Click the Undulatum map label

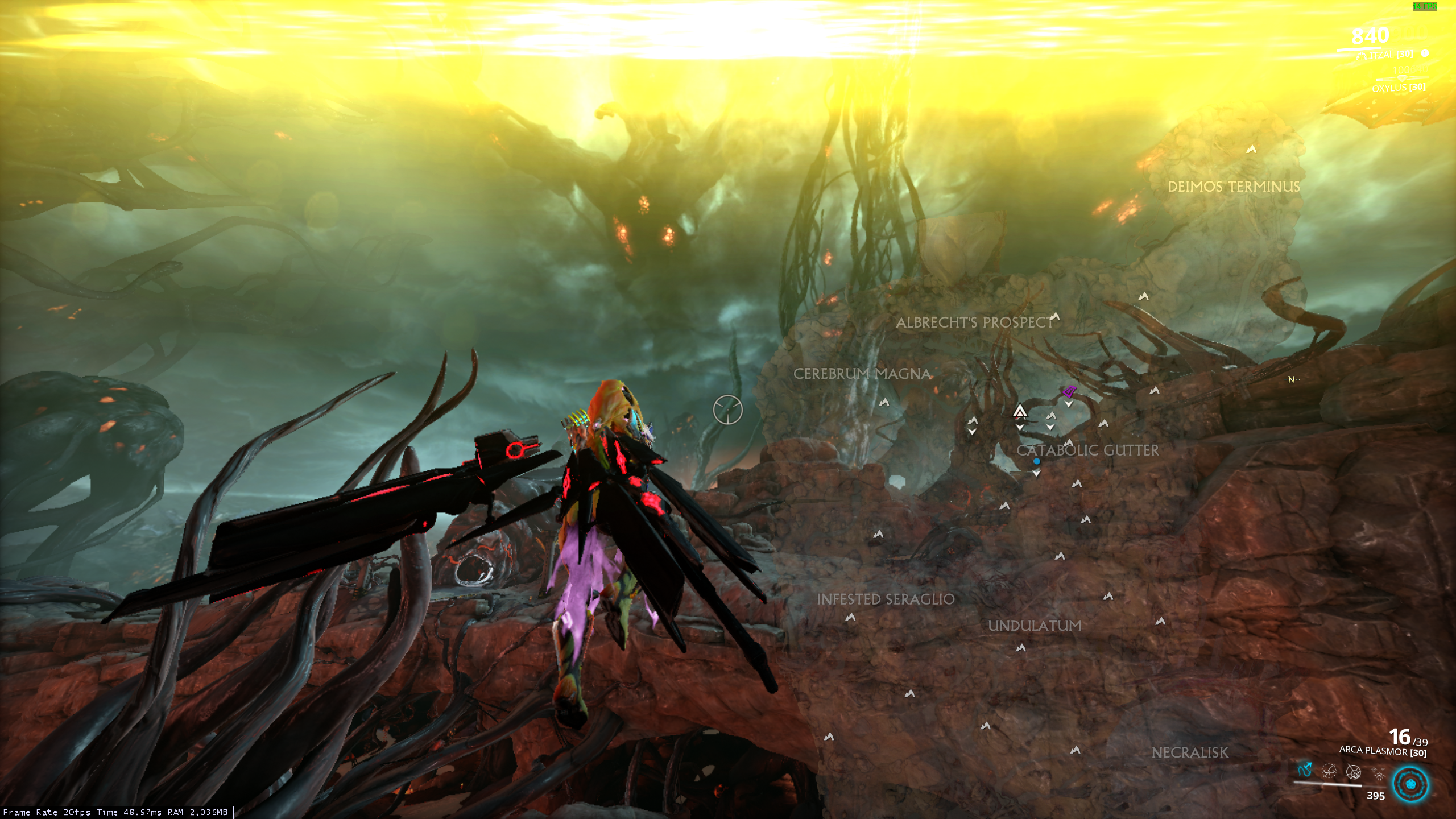pyautogui.click(x=1035, y=626)
